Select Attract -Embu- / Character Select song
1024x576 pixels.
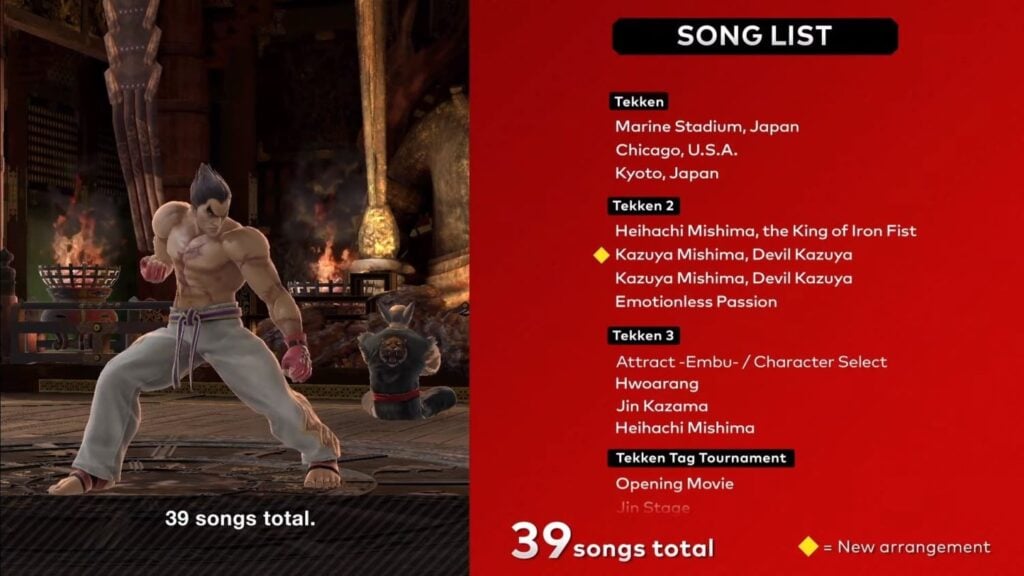[751, 362]
